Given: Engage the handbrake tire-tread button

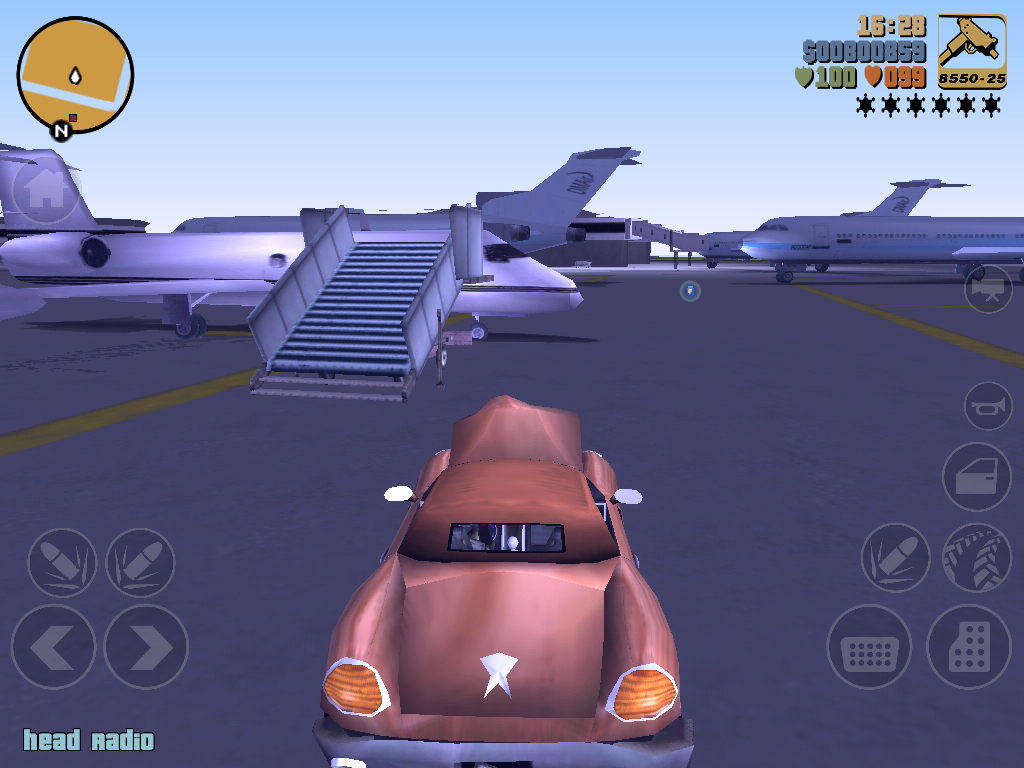Looking at the screenshot, I should pos(977,557).
